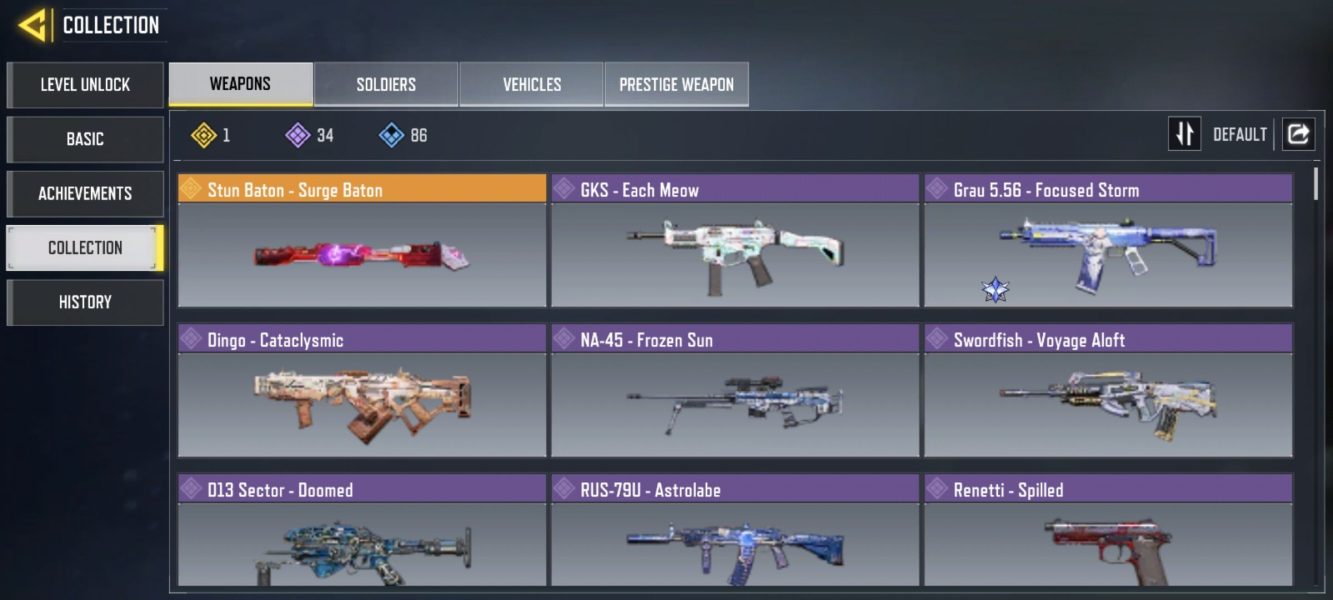Toggle the Default sort order button
1333x600 pixels.
click(1185, 134)
